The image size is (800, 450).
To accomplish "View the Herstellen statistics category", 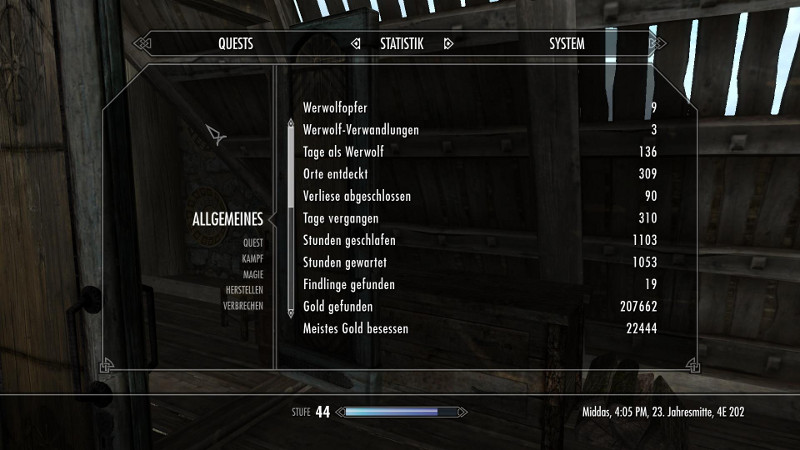I will [x=244, y=290].
